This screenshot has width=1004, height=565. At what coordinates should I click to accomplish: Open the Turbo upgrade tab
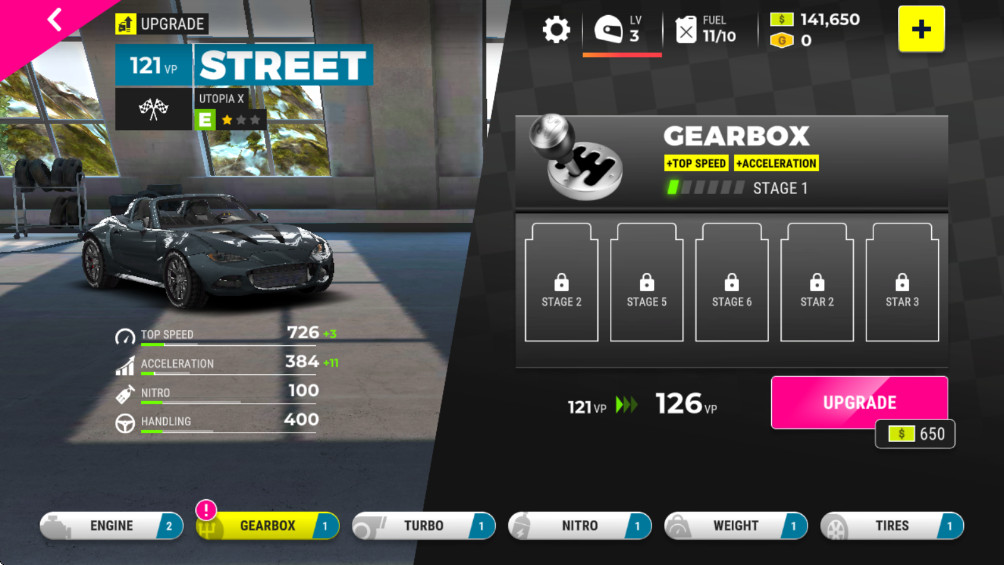423,526
